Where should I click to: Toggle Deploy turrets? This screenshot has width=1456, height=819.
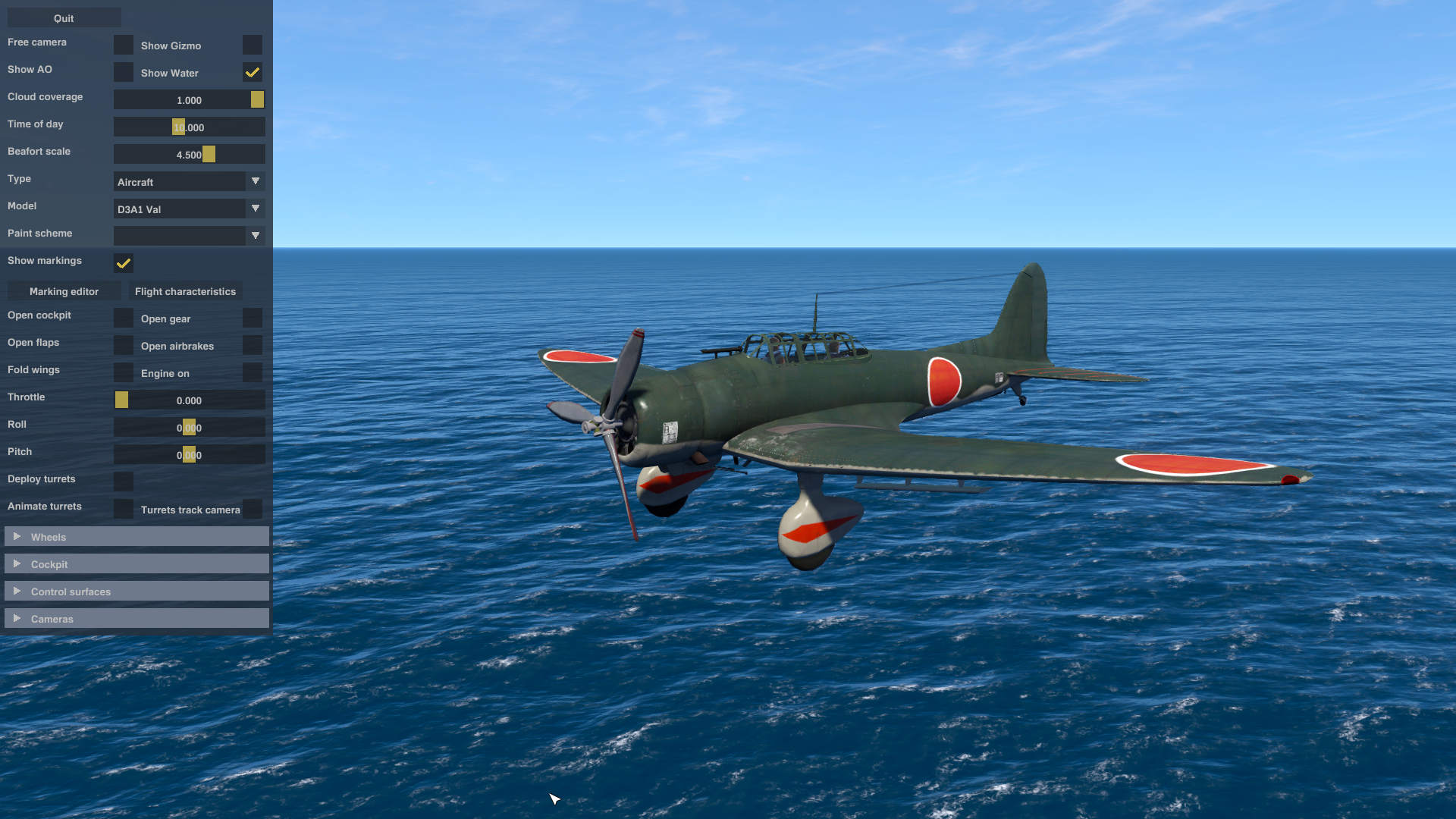click(123, 482)
